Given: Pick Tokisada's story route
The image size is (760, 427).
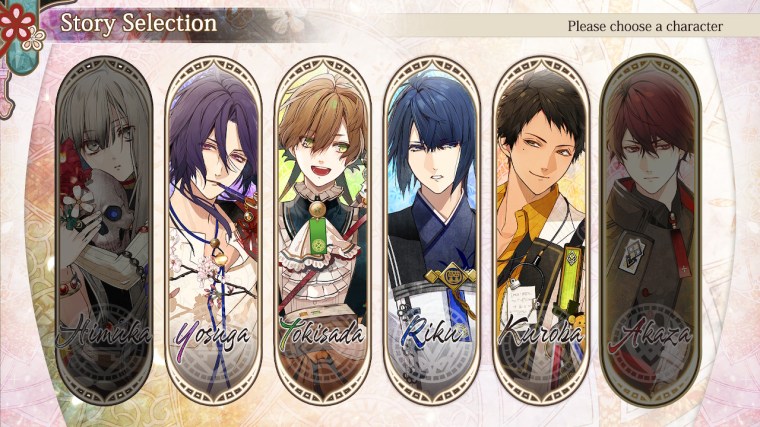Looking at the screenshot, I should click(322, 230).
